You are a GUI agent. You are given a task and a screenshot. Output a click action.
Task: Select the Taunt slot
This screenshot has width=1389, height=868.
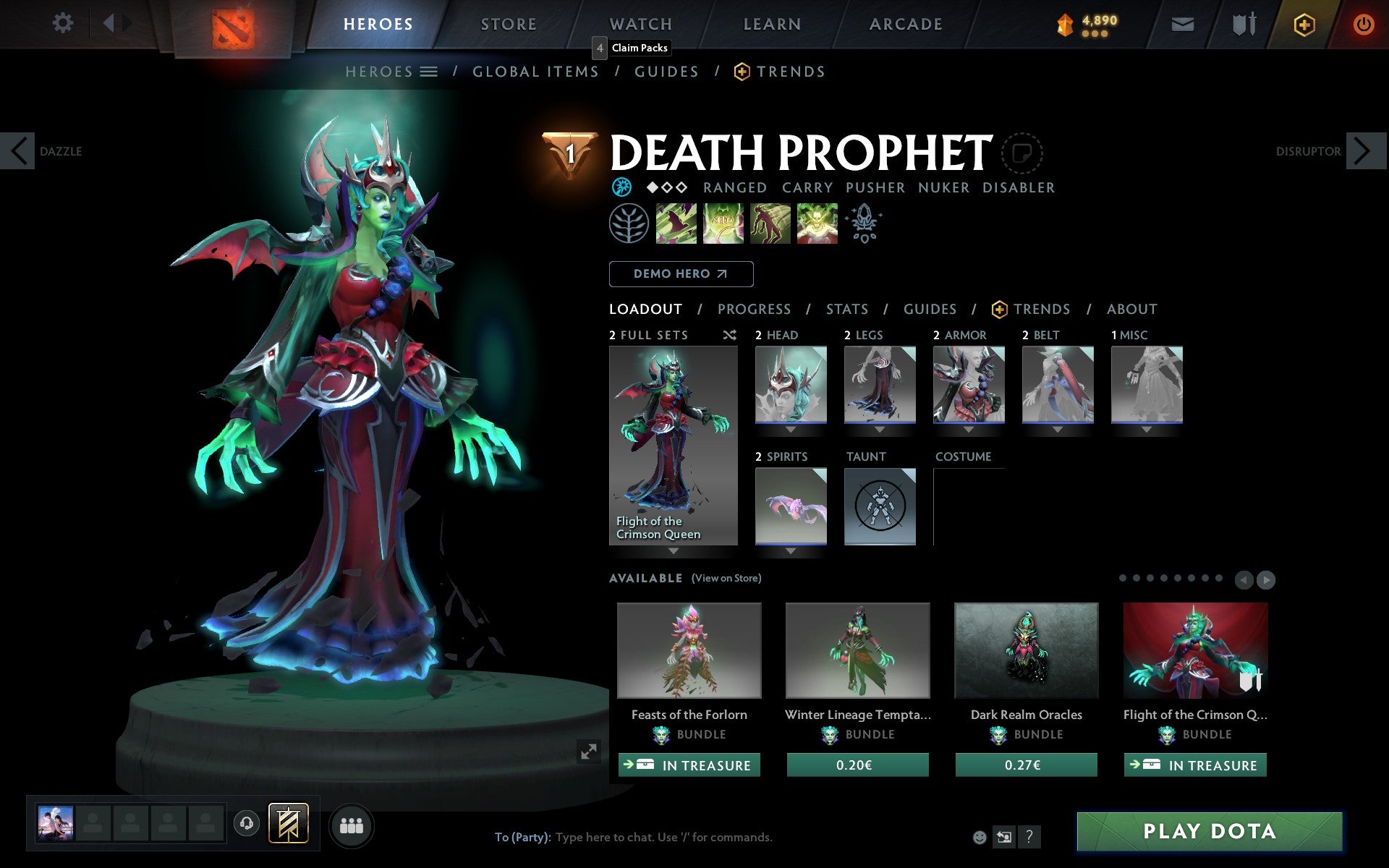click(880, 506)
